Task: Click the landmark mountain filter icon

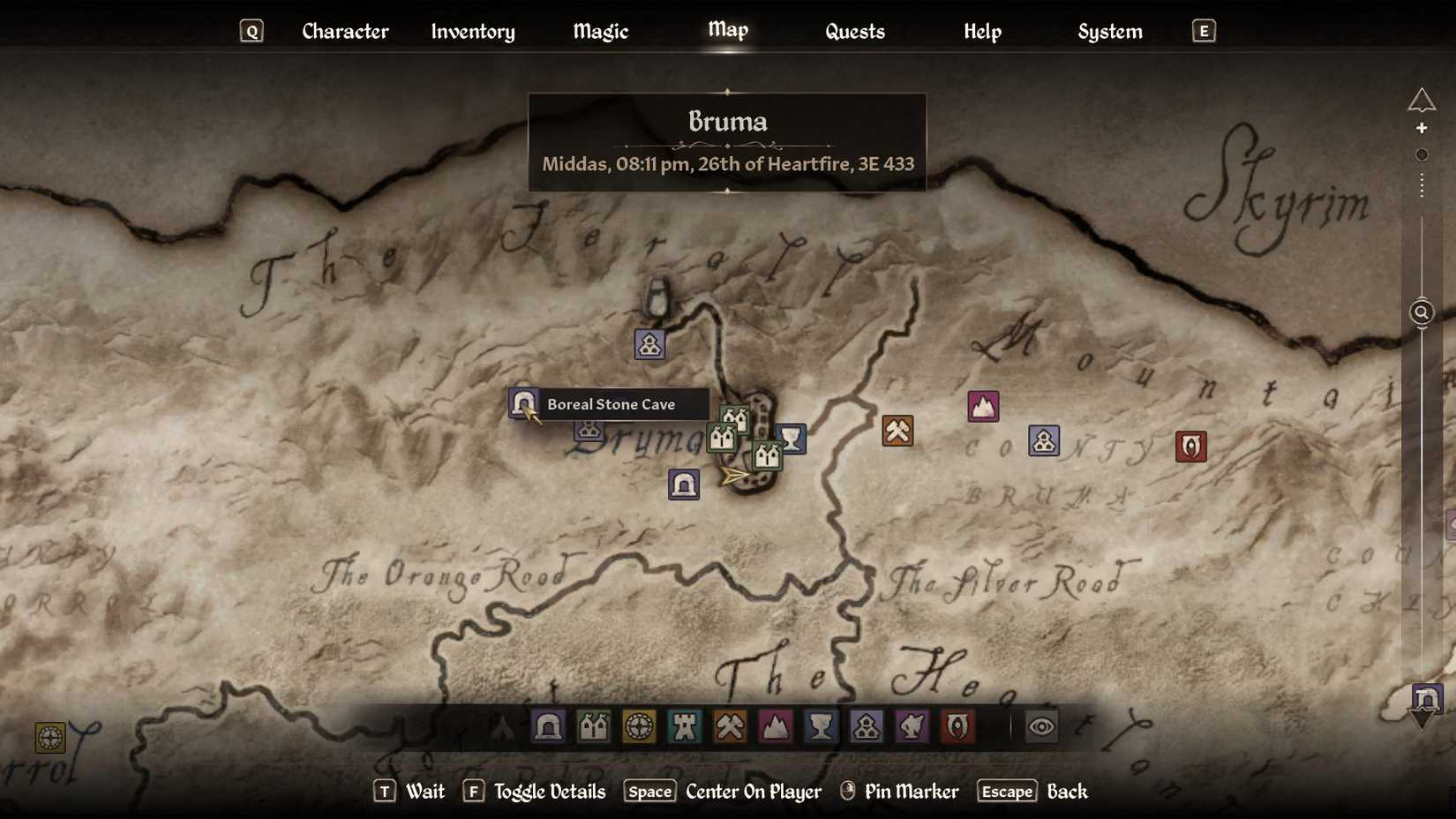Action: click(777, 726)
